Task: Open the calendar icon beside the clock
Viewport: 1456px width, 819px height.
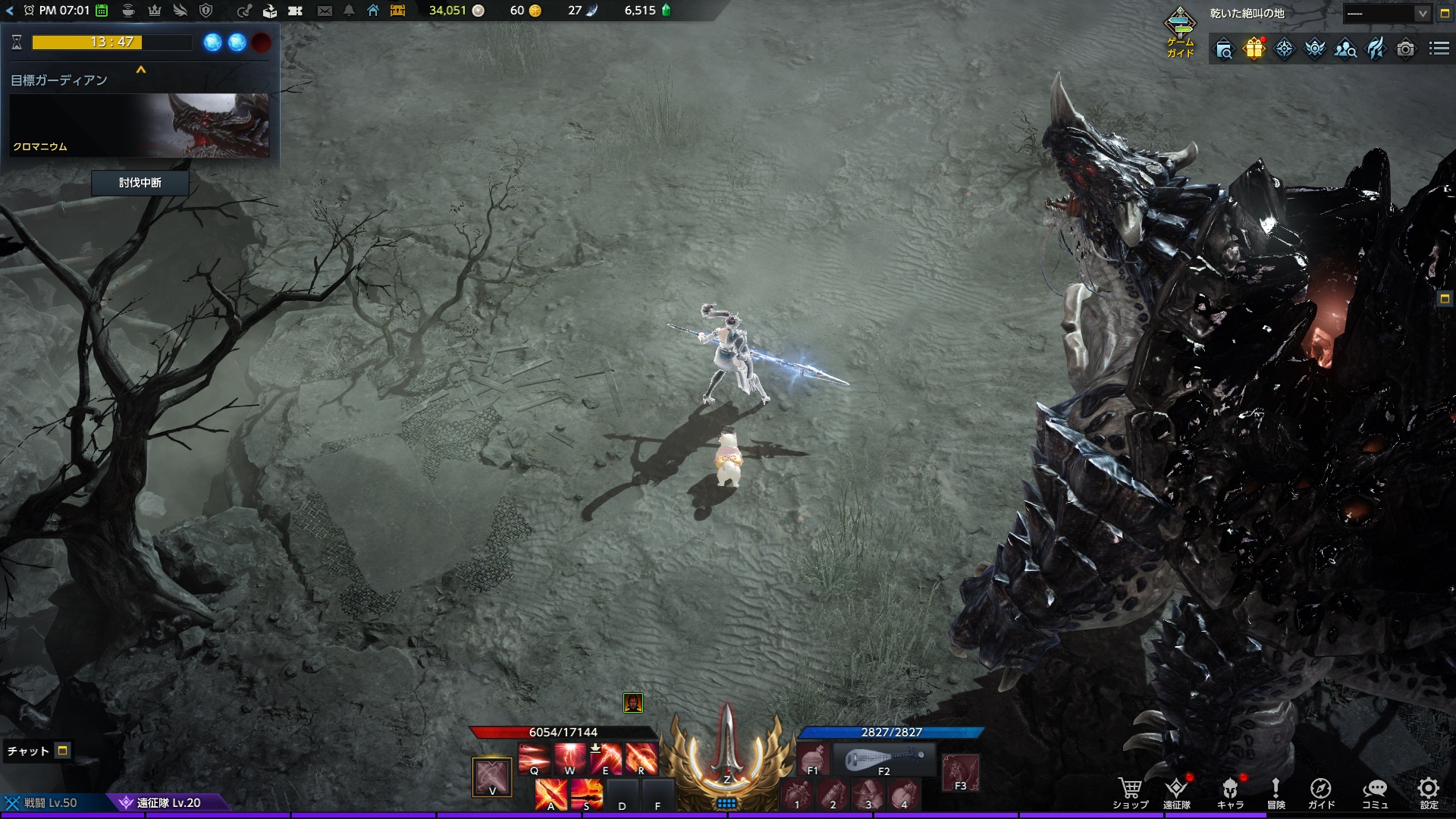Action: click(x=102, y=11)
